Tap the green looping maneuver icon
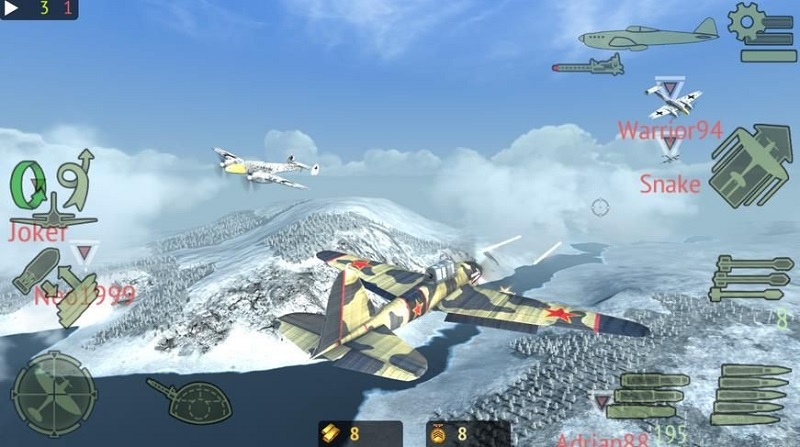Image resolution: width=800 pixels, height=447 pixels. (x=29, y=184)
